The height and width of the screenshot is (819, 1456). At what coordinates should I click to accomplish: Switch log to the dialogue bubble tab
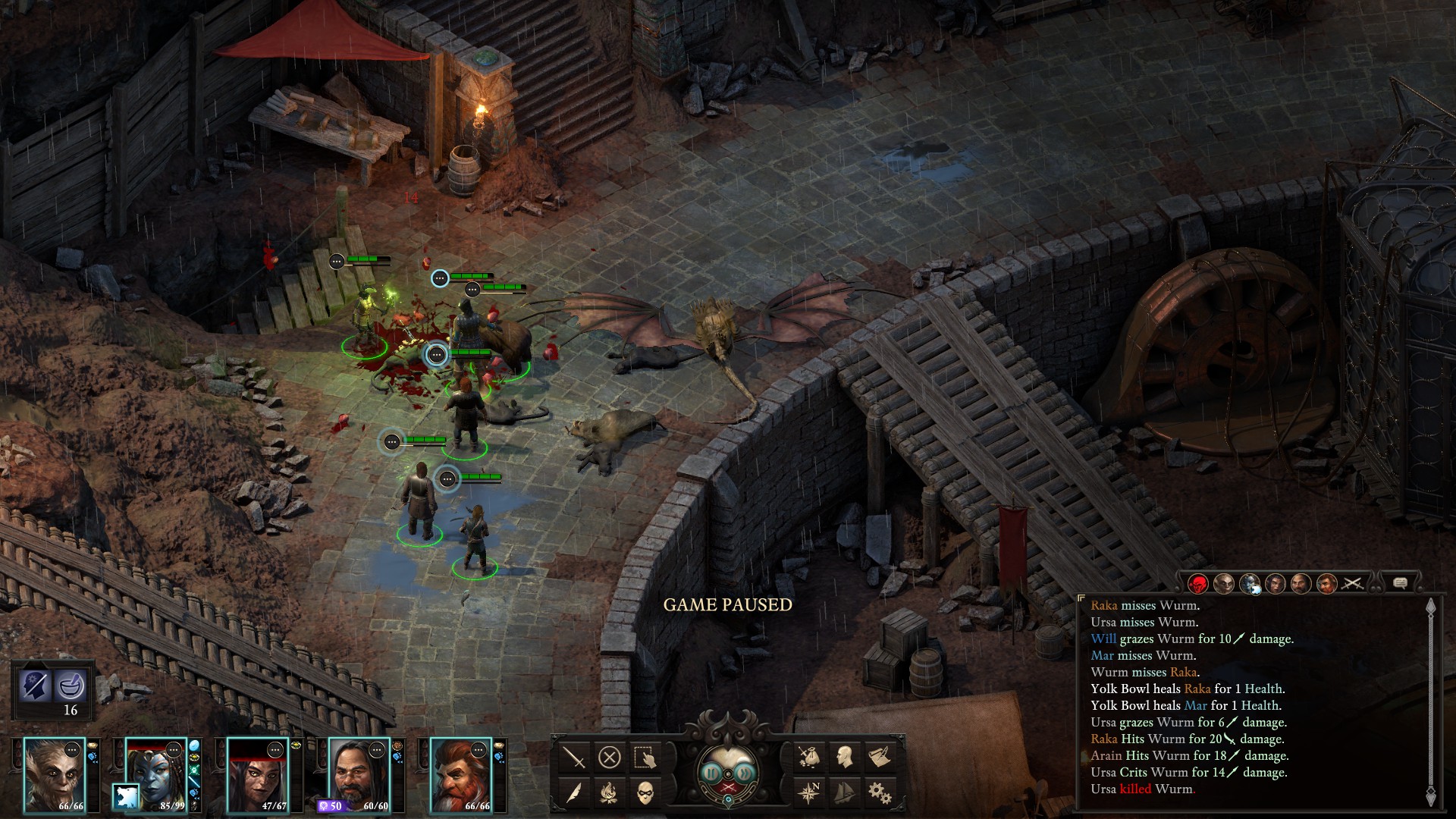coord(1400,583)
